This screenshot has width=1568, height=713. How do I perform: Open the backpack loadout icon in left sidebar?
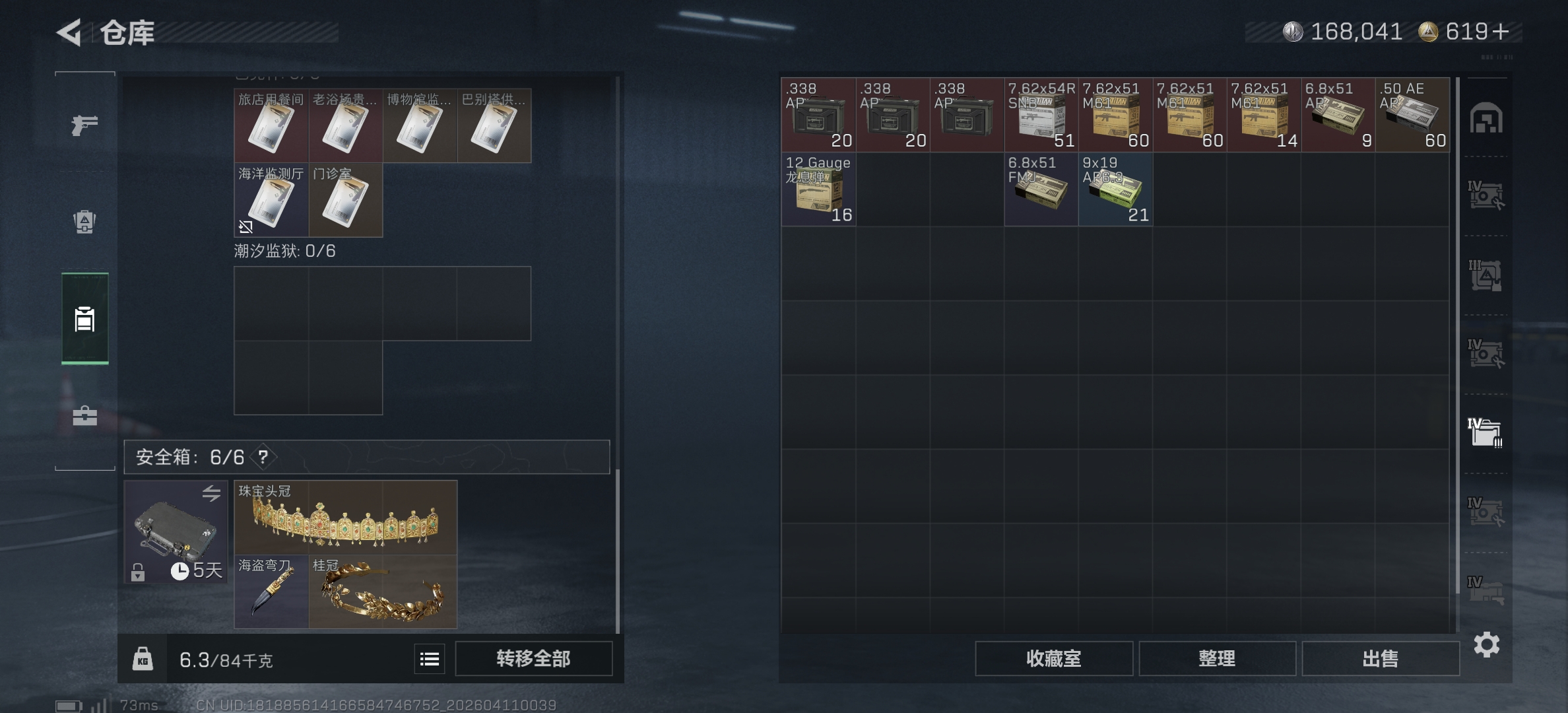(84, 223)
